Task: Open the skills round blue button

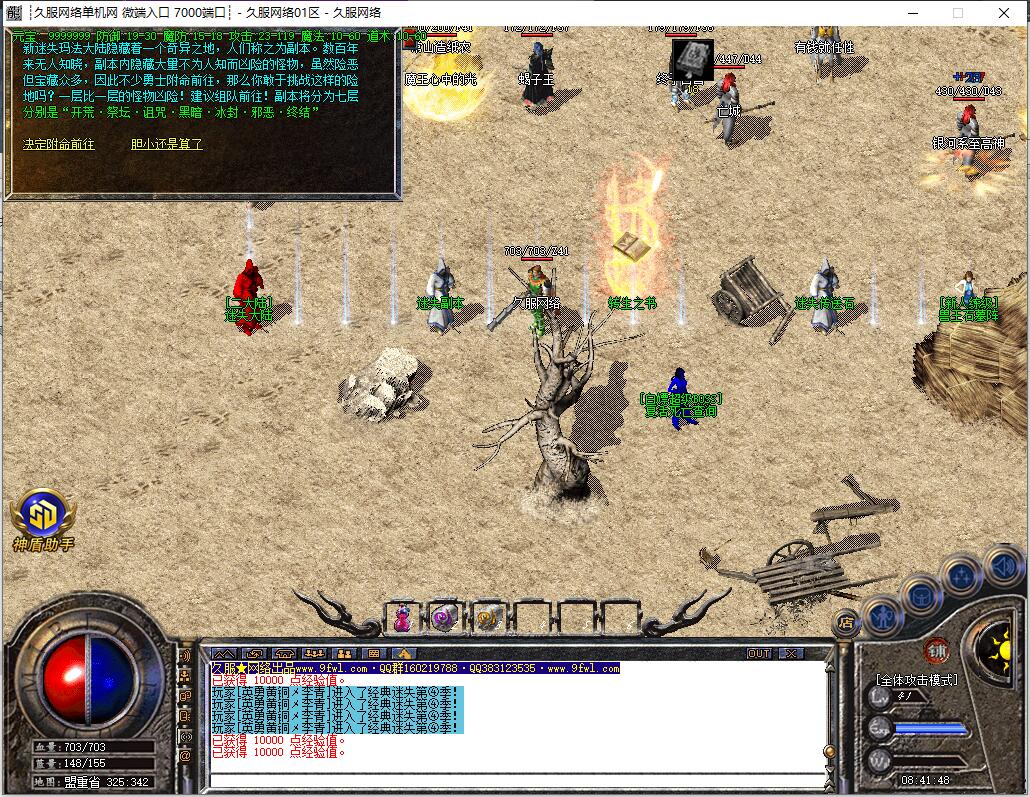Action: (961, 577)
